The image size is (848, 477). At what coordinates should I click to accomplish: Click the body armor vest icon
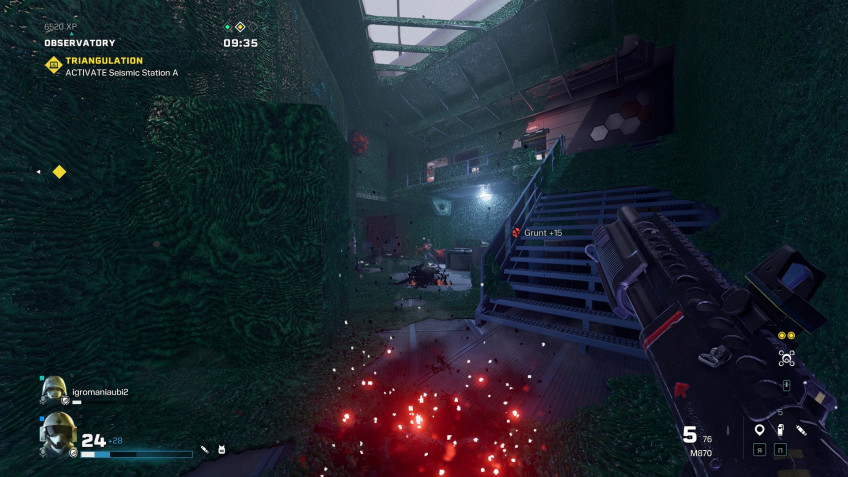[221, 450]
